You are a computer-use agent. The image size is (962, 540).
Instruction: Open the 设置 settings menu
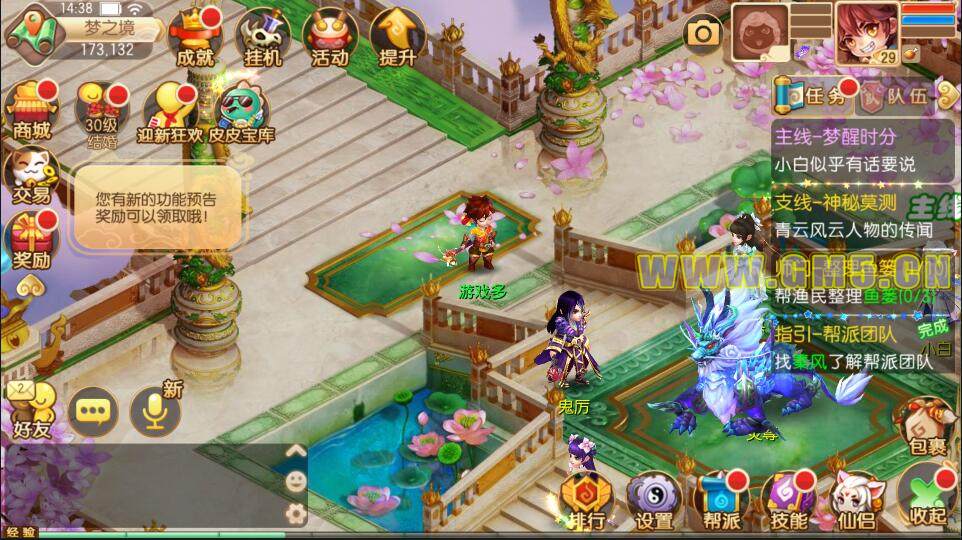click(654, 498)
